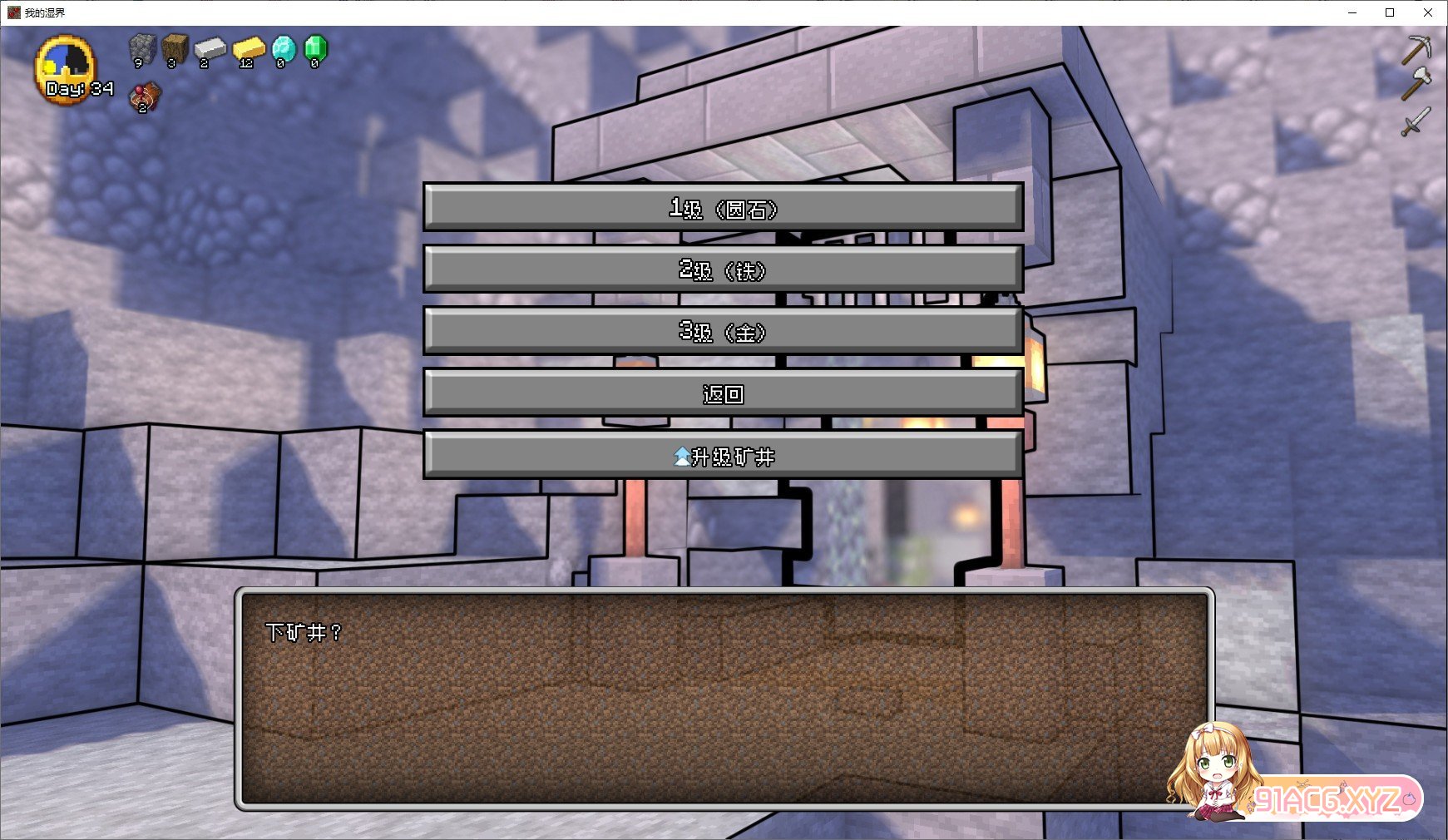The height and width of the screenshot is (840, 1448).
Task: Enter the 3级（金）mine level
Action: pos(723,331)
